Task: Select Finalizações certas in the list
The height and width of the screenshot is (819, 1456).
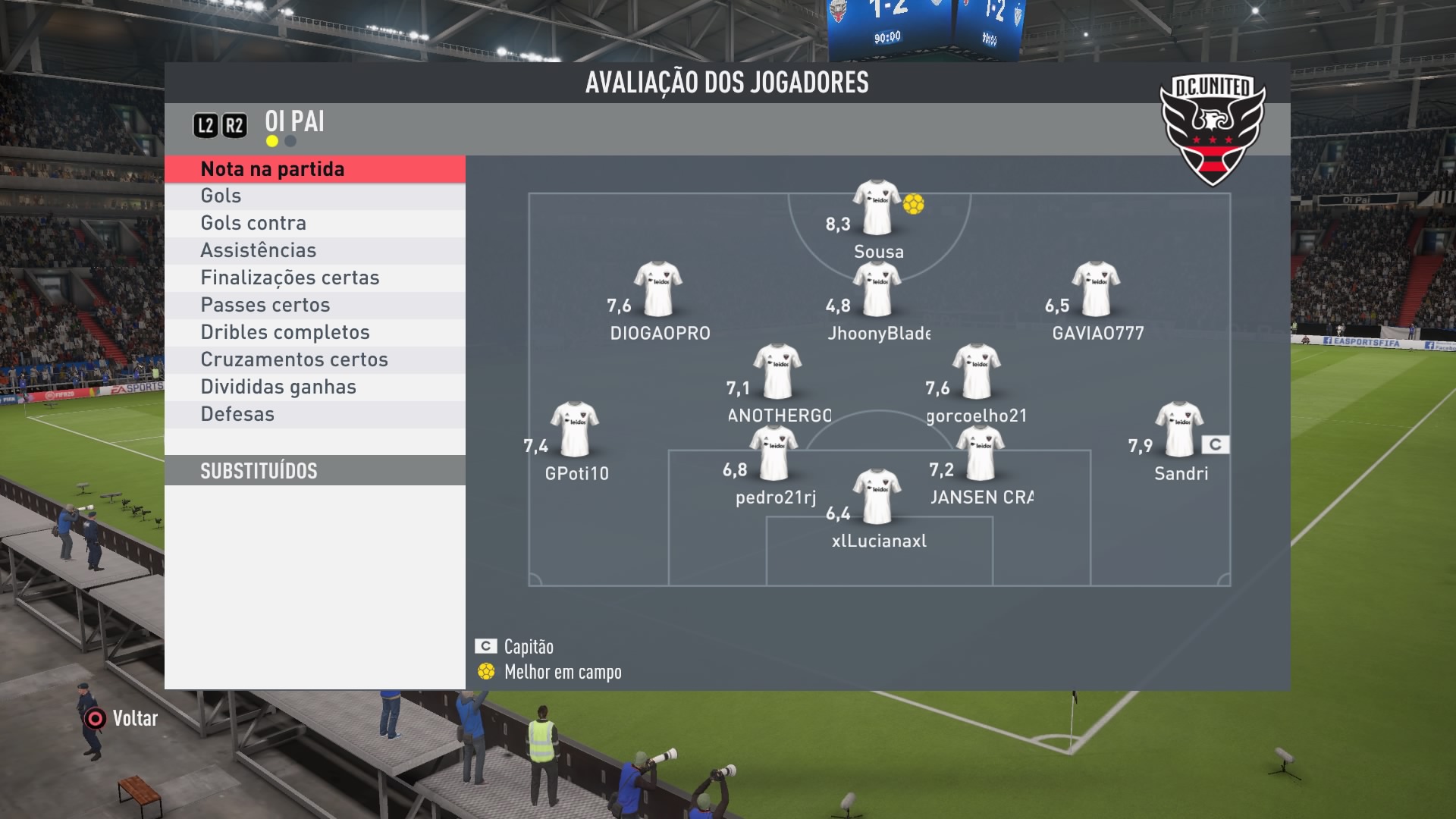Action: (x=315, y=278)
